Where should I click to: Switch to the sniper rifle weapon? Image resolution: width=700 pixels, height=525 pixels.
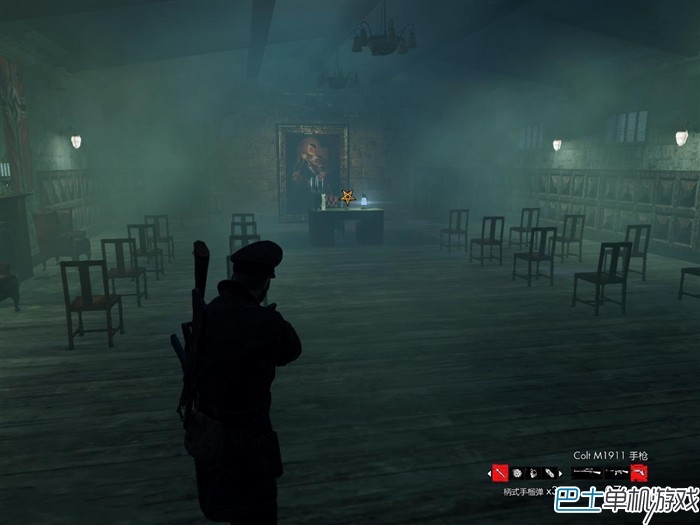(586, 472)
